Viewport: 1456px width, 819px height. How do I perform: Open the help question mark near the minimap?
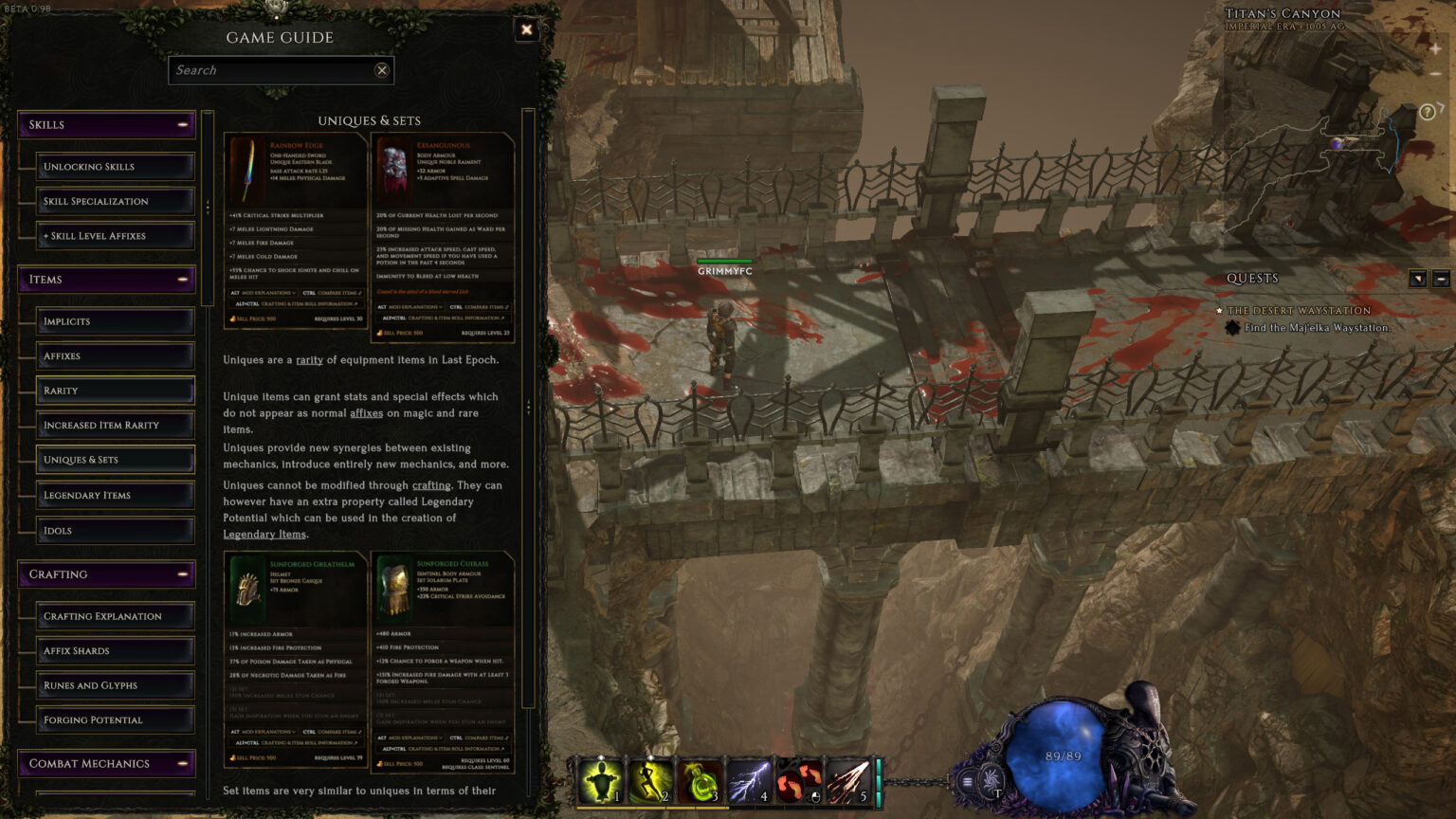coord(1427,112)
